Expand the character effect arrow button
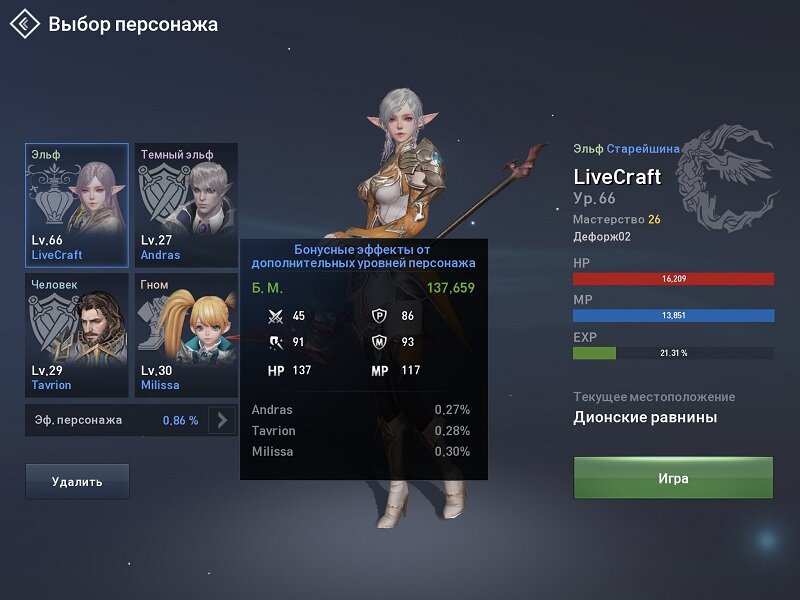 point(222,420)
